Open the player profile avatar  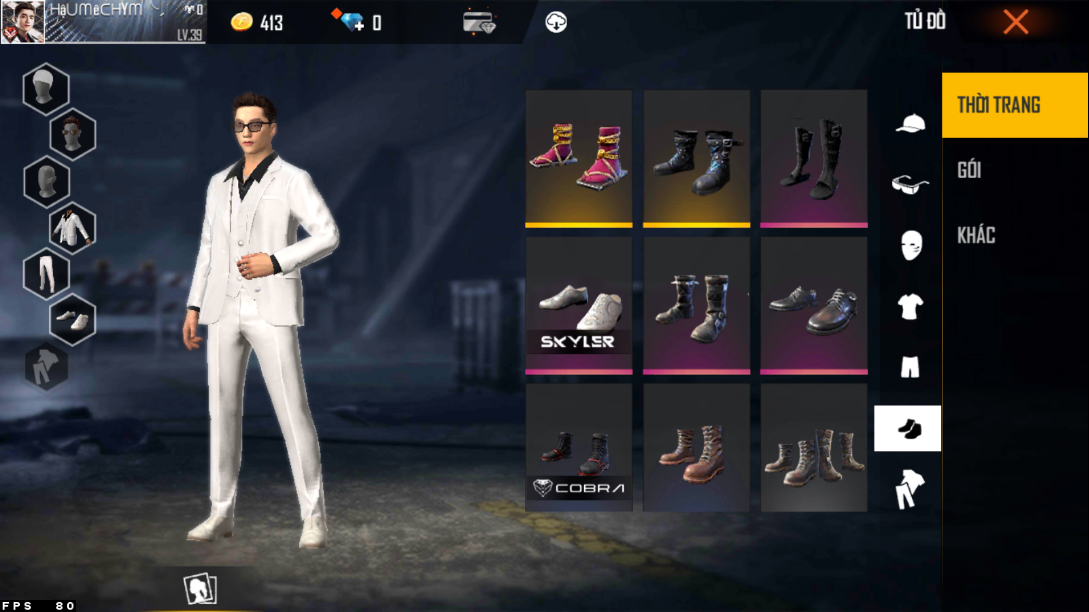(x=22, y=22)
